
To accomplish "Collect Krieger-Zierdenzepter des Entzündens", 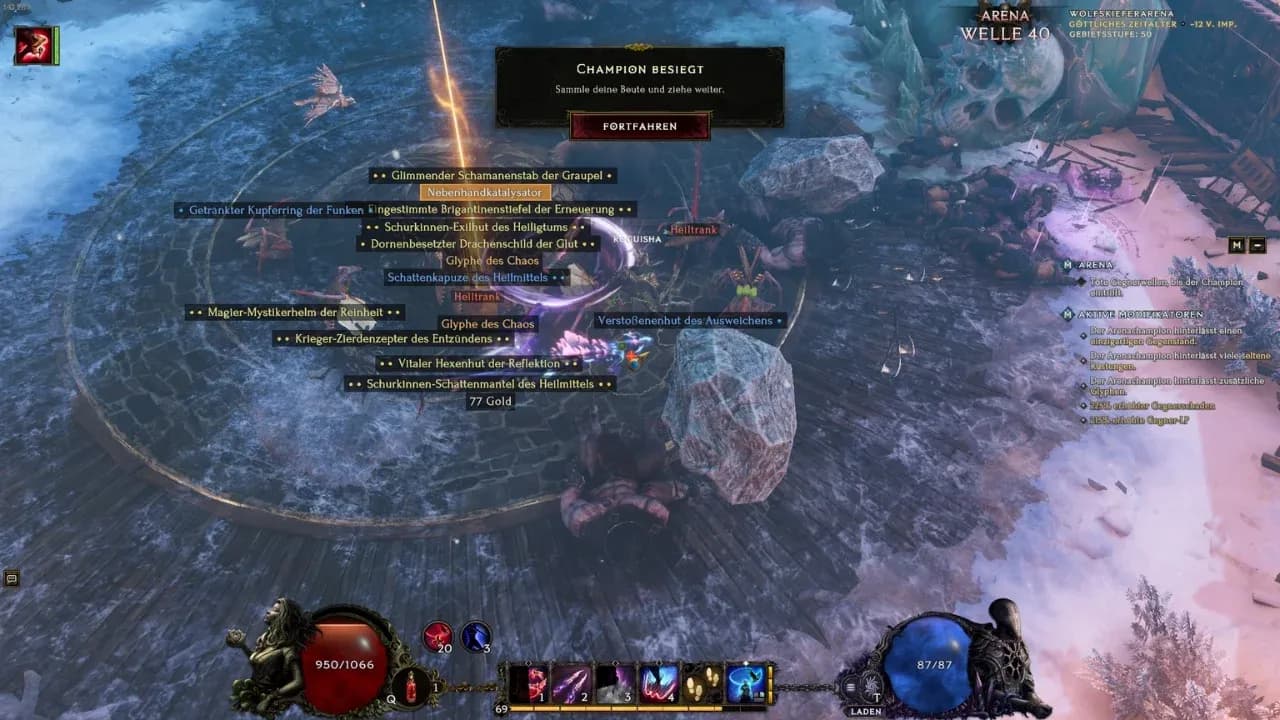I will [393, 339].
